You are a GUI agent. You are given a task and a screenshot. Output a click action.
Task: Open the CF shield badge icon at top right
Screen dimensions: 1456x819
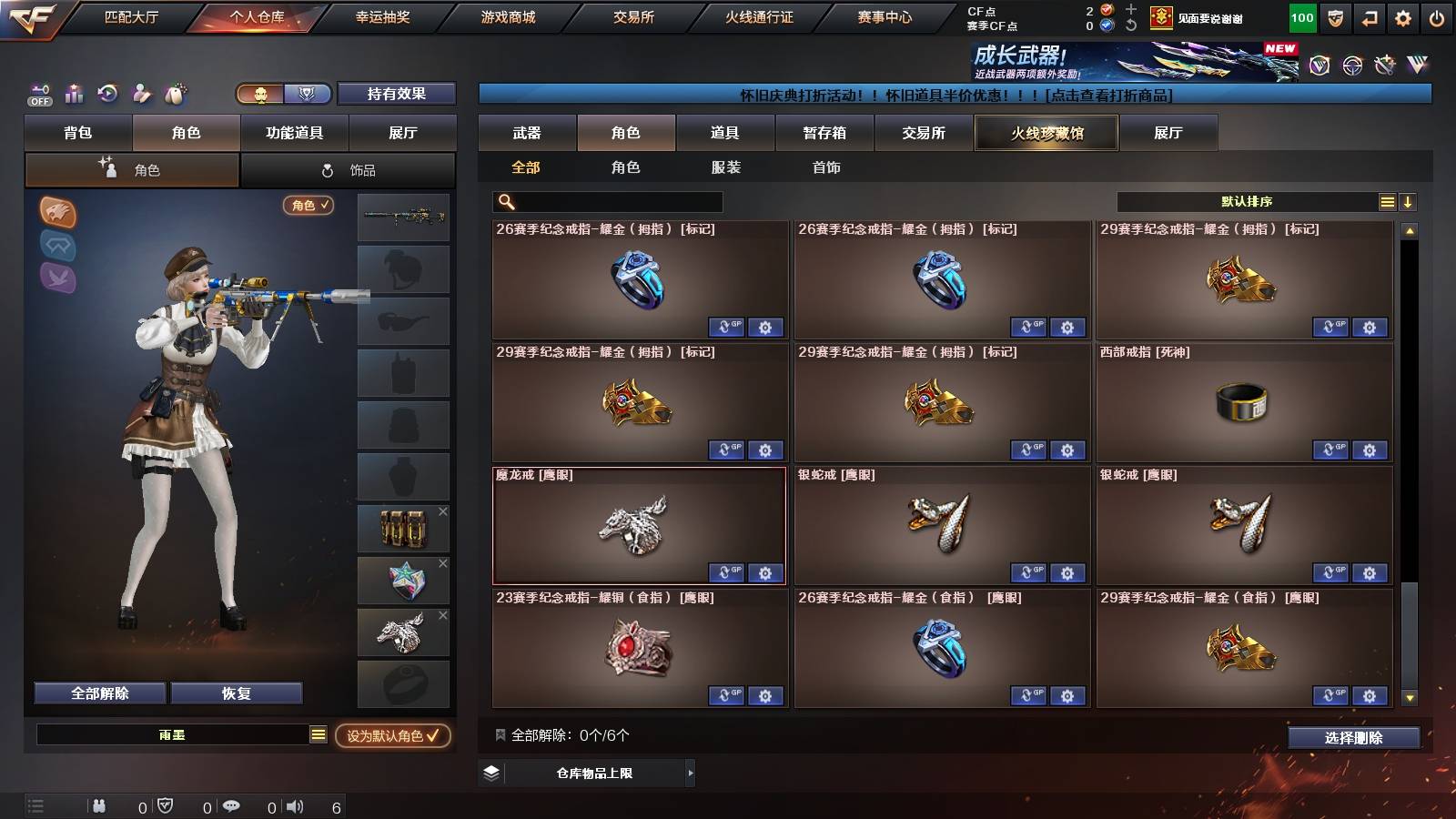click(x=1335, y=19)
